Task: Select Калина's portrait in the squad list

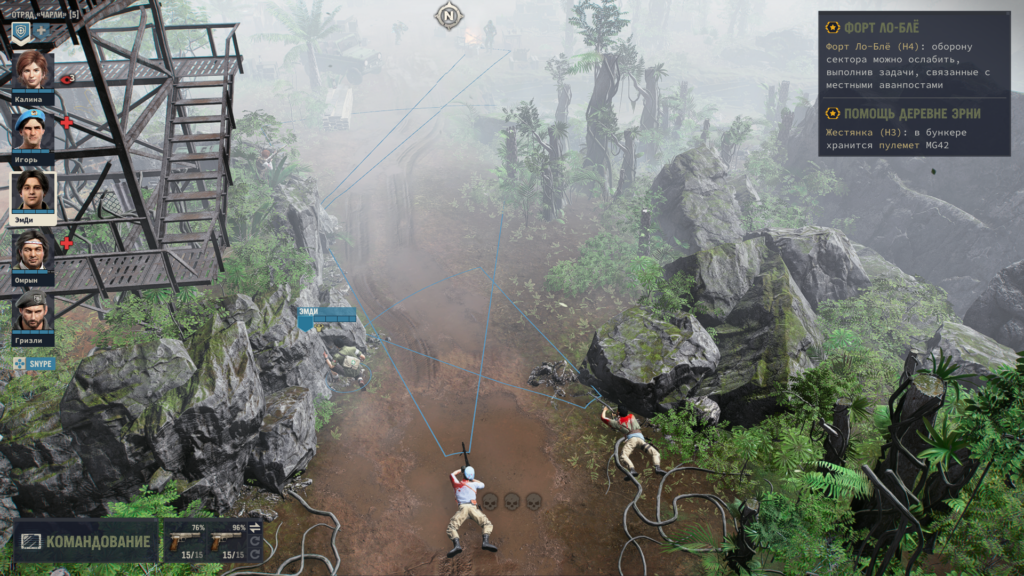Action: coord(32,70)
